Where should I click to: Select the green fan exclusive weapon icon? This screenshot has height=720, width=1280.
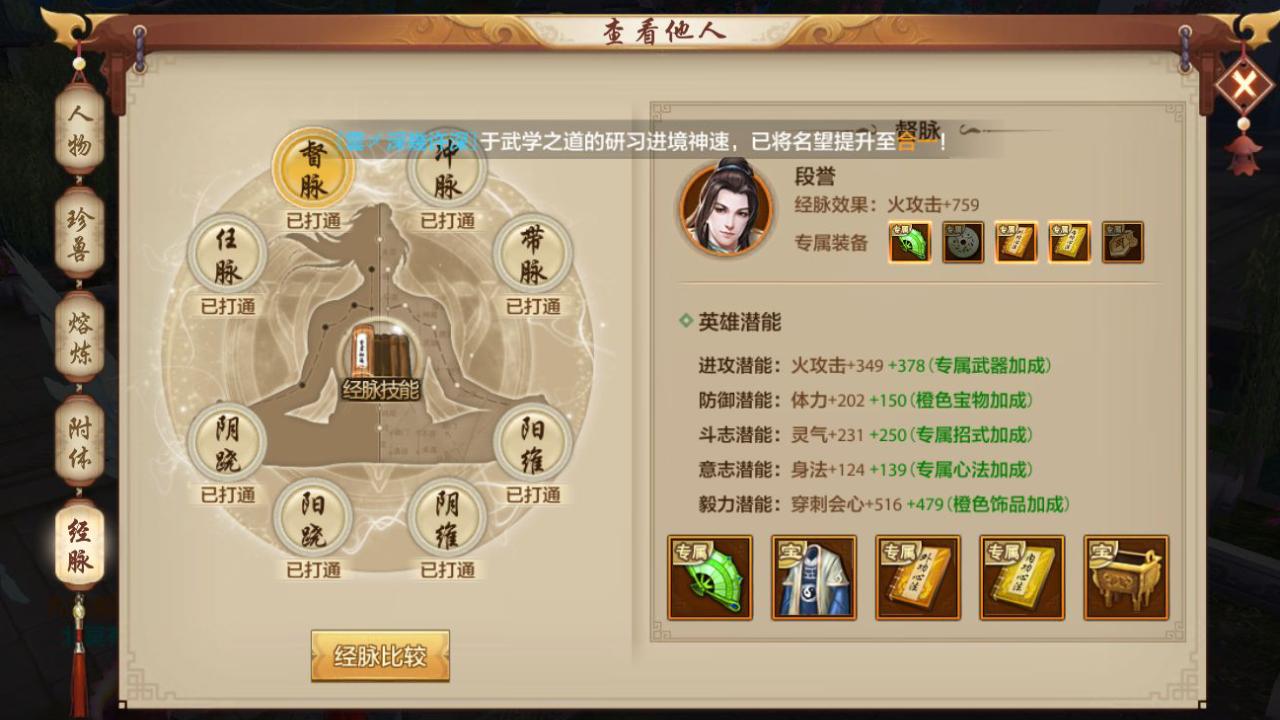pos(710,578)
